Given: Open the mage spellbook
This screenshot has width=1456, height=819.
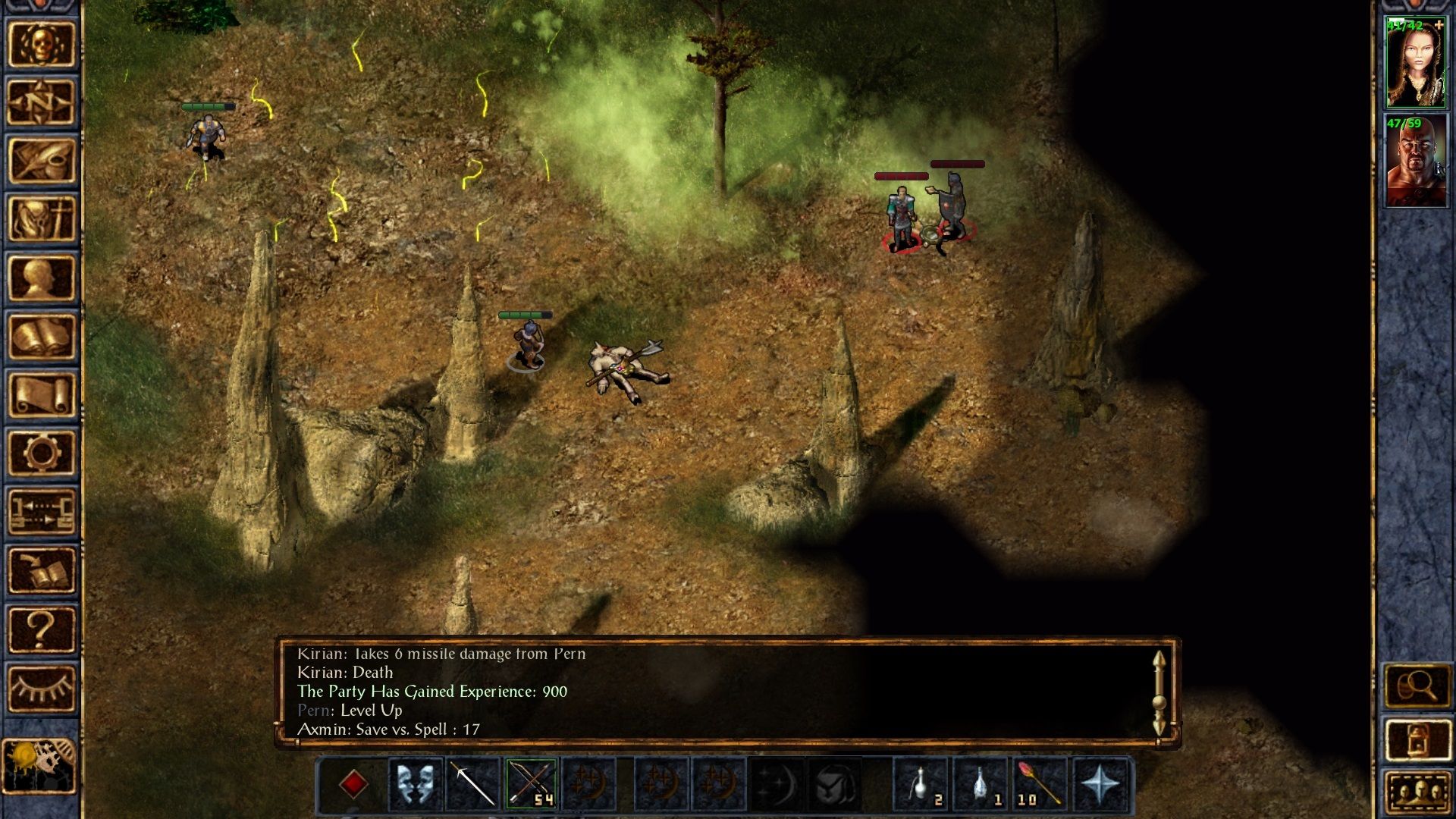Looking at the screenshot, I should pos(41,336).
